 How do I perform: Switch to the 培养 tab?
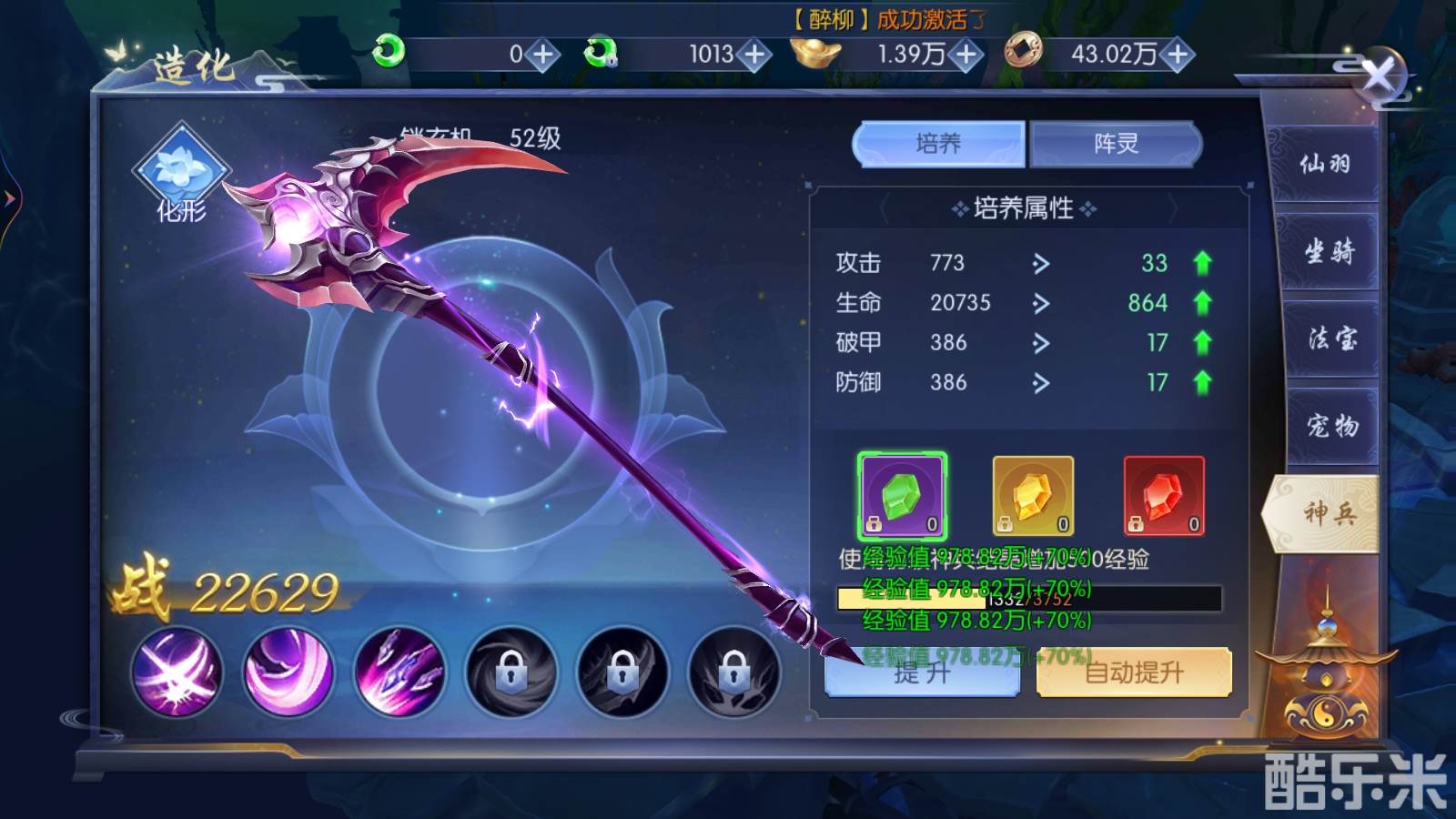(x=938, y=144)
